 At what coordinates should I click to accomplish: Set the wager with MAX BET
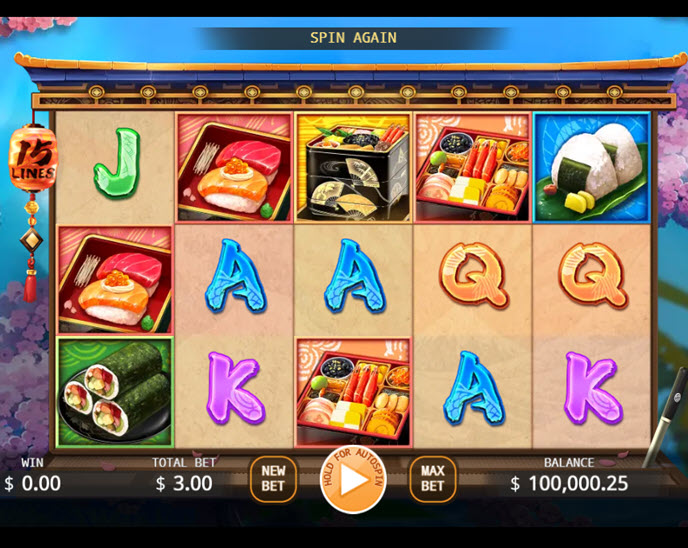[x=432, y=479]
